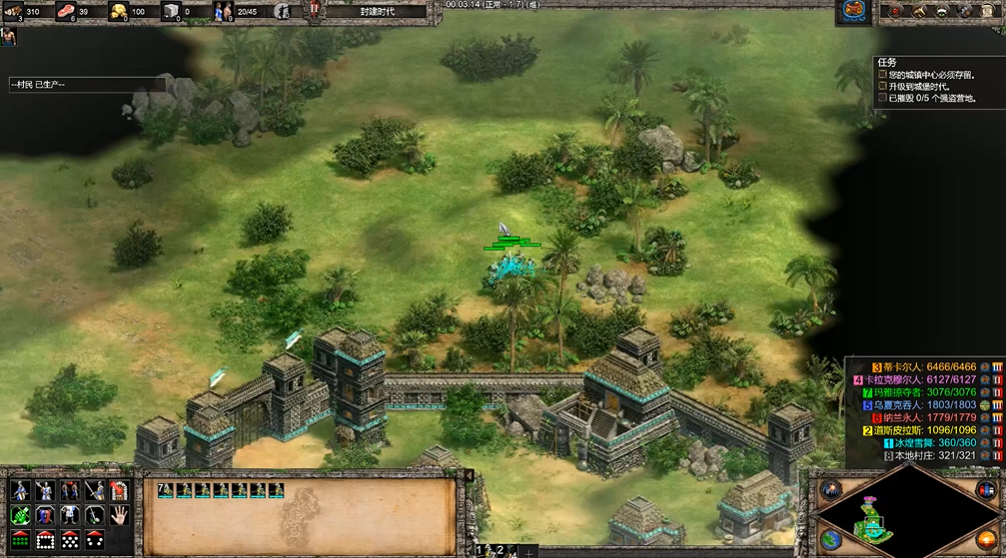1006x558 pixels.
Task: Toggle the minimap sunset button
Action: click(985, 538)
